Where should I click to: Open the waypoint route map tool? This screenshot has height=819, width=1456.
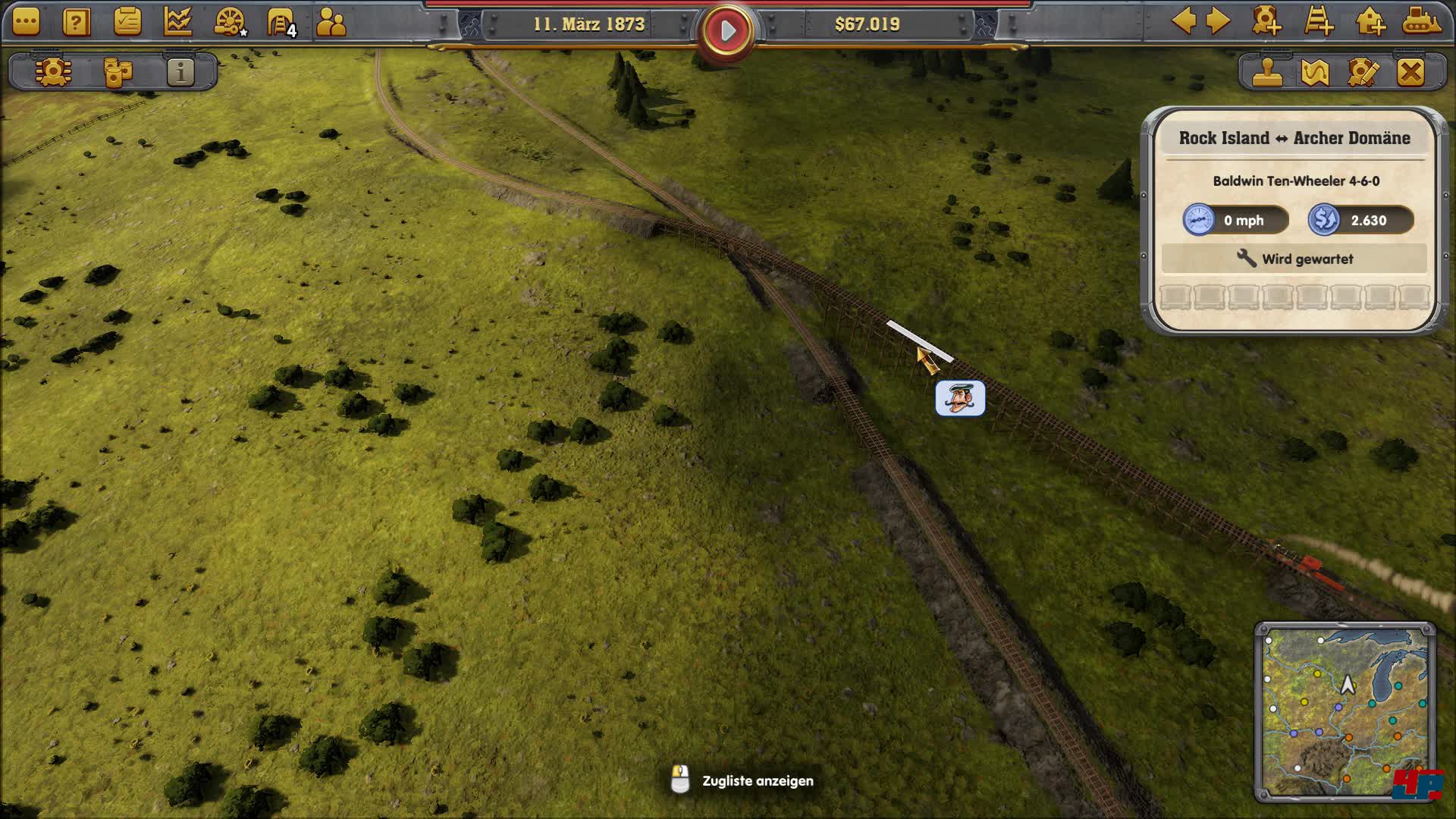[x=1315, y=74]
